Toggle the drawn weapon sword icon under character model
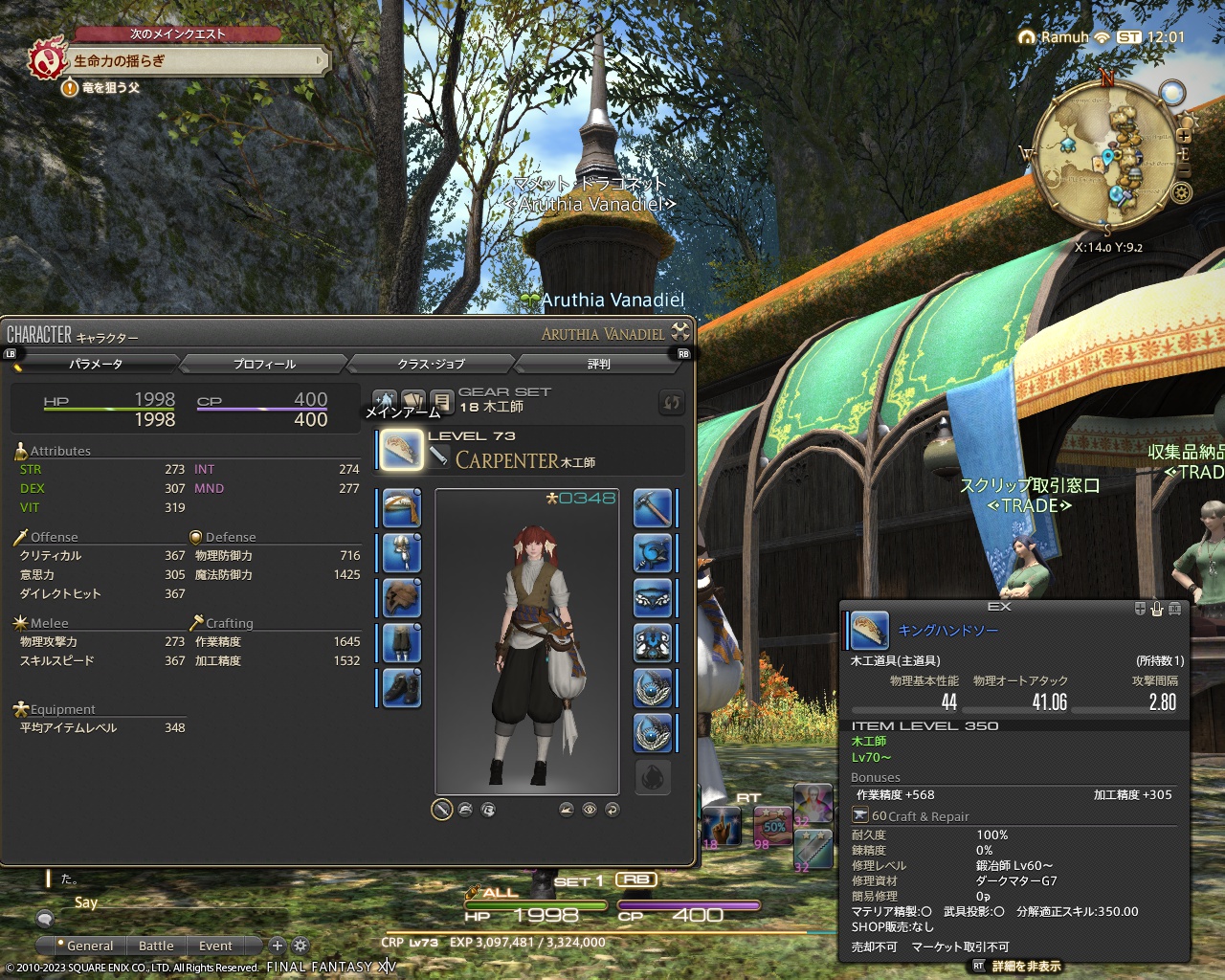The image size is (1225, 980). [x=441, y=810]
